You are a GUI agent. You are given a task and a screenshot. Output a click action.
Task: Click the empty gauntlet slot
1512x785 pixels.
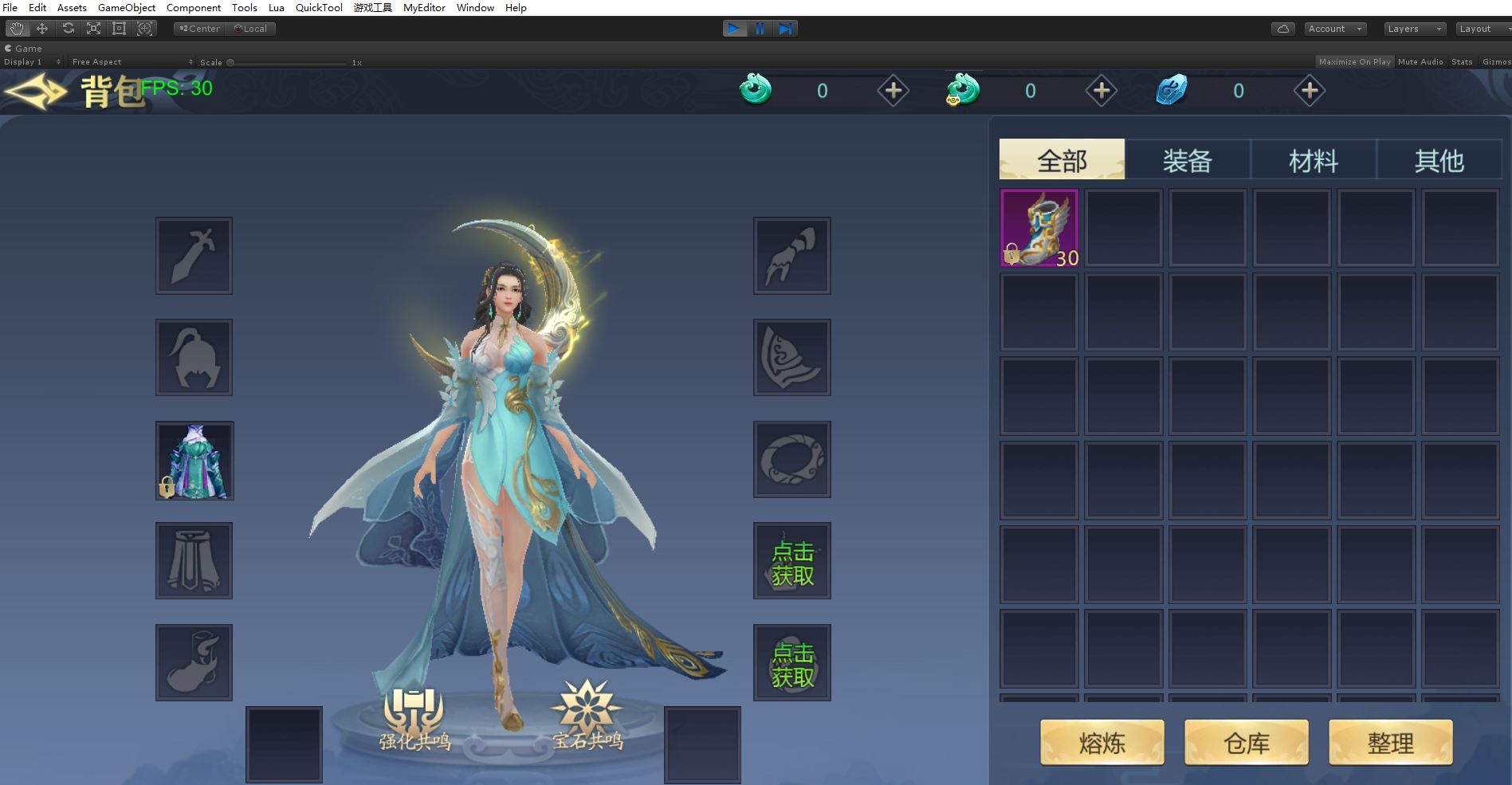click(791, 256)
